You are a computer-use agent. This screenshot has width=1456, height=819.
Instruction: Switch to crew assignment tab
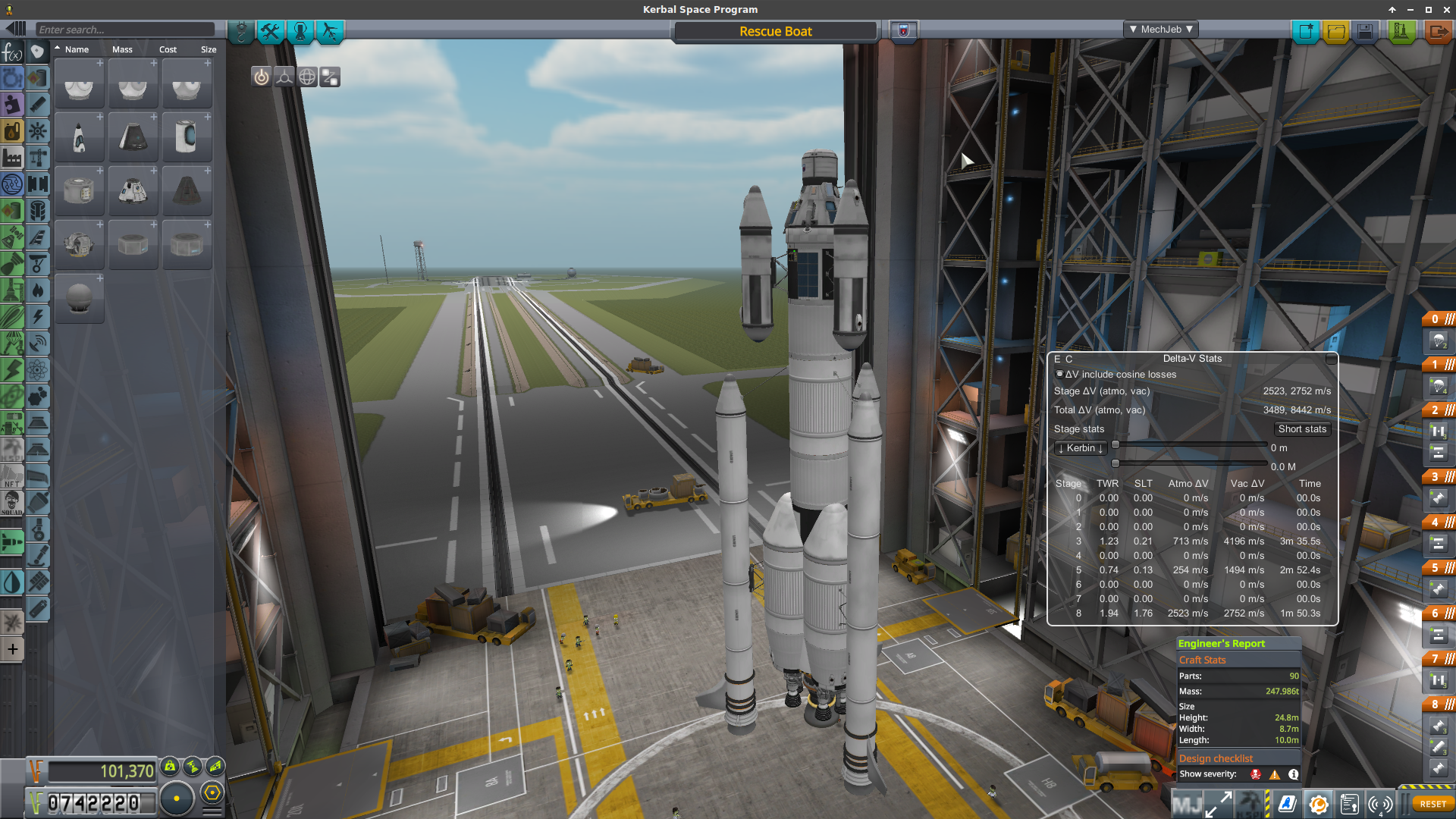click(300, 31)
